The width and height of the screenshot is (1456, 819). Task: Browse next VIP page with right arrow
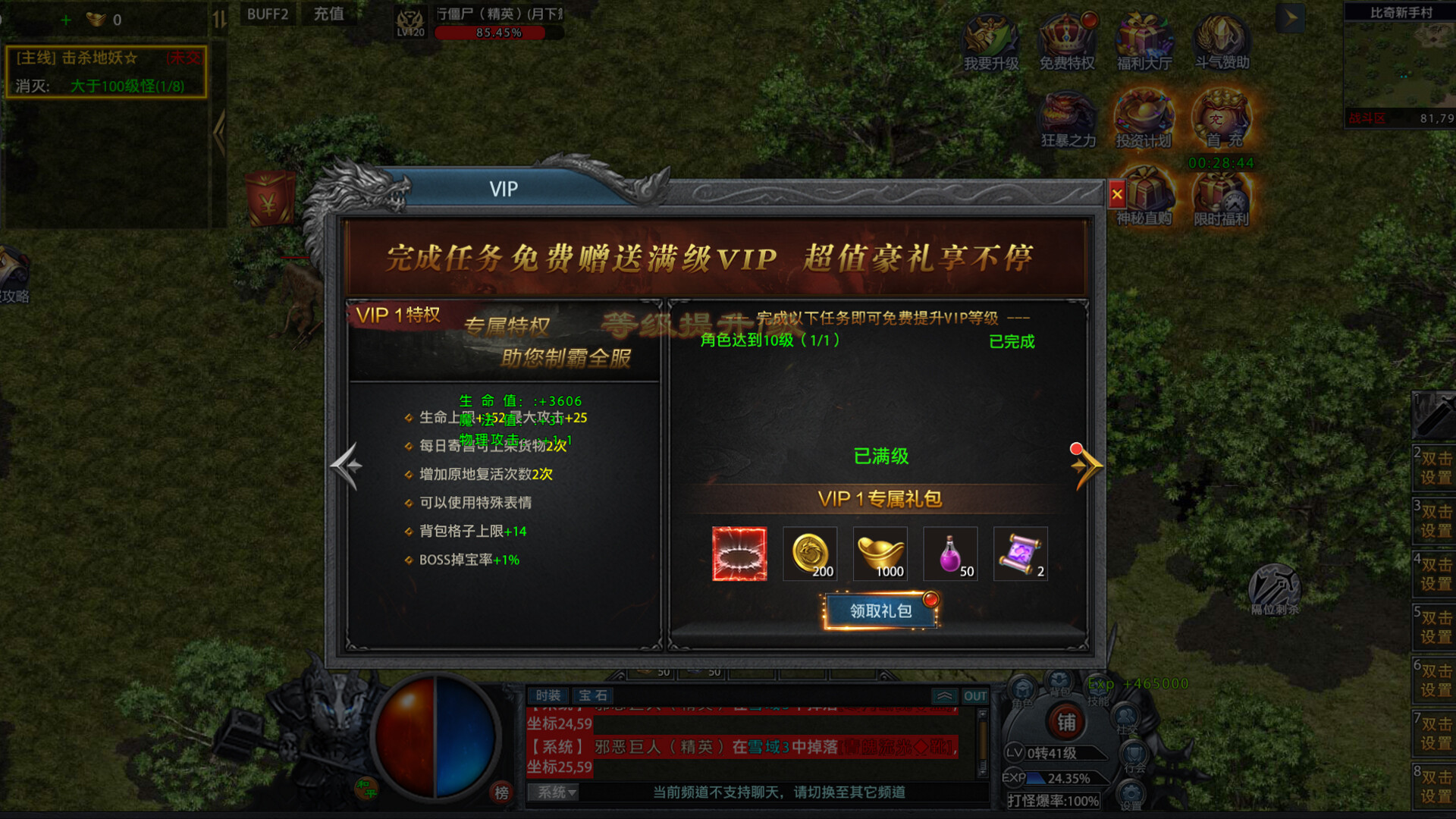pyautogui.click(x=1086, y=466)
